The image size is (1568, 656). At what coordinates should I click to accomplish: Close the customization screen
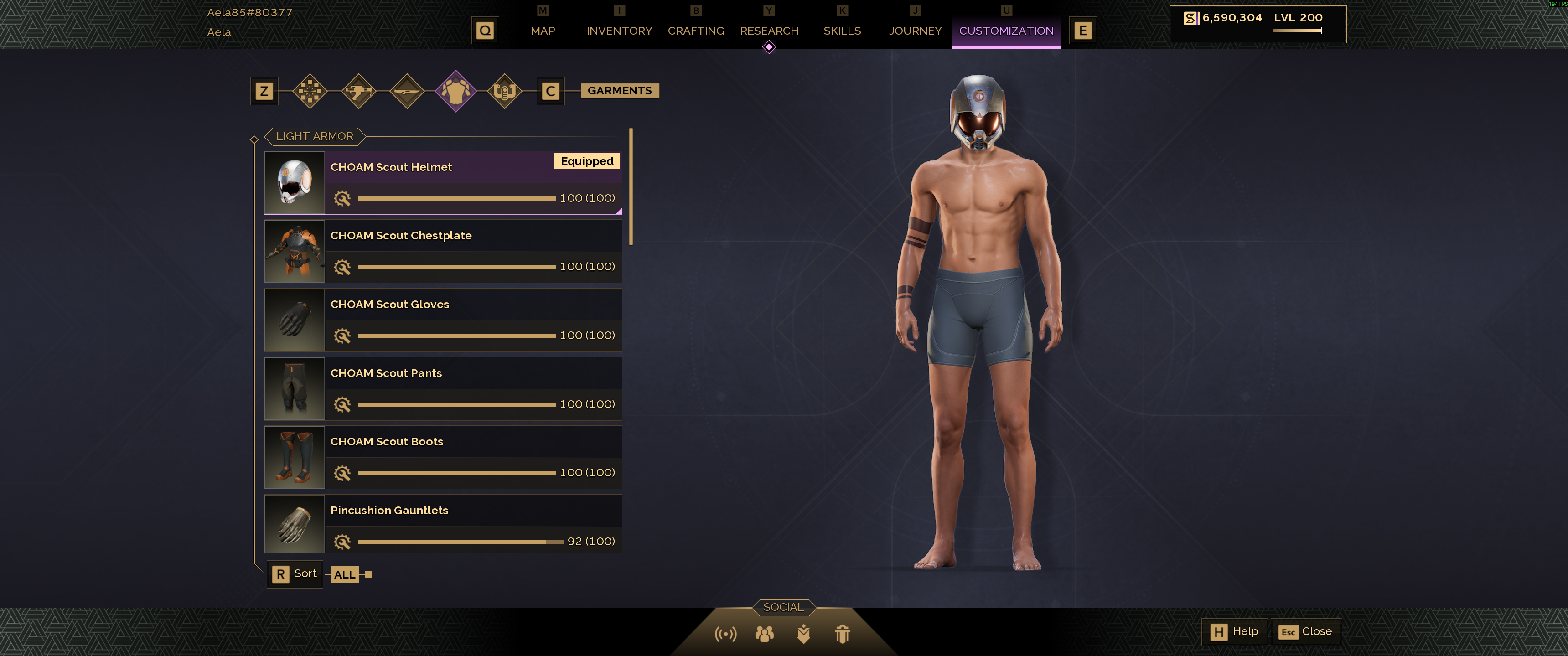pos(1305,632)
